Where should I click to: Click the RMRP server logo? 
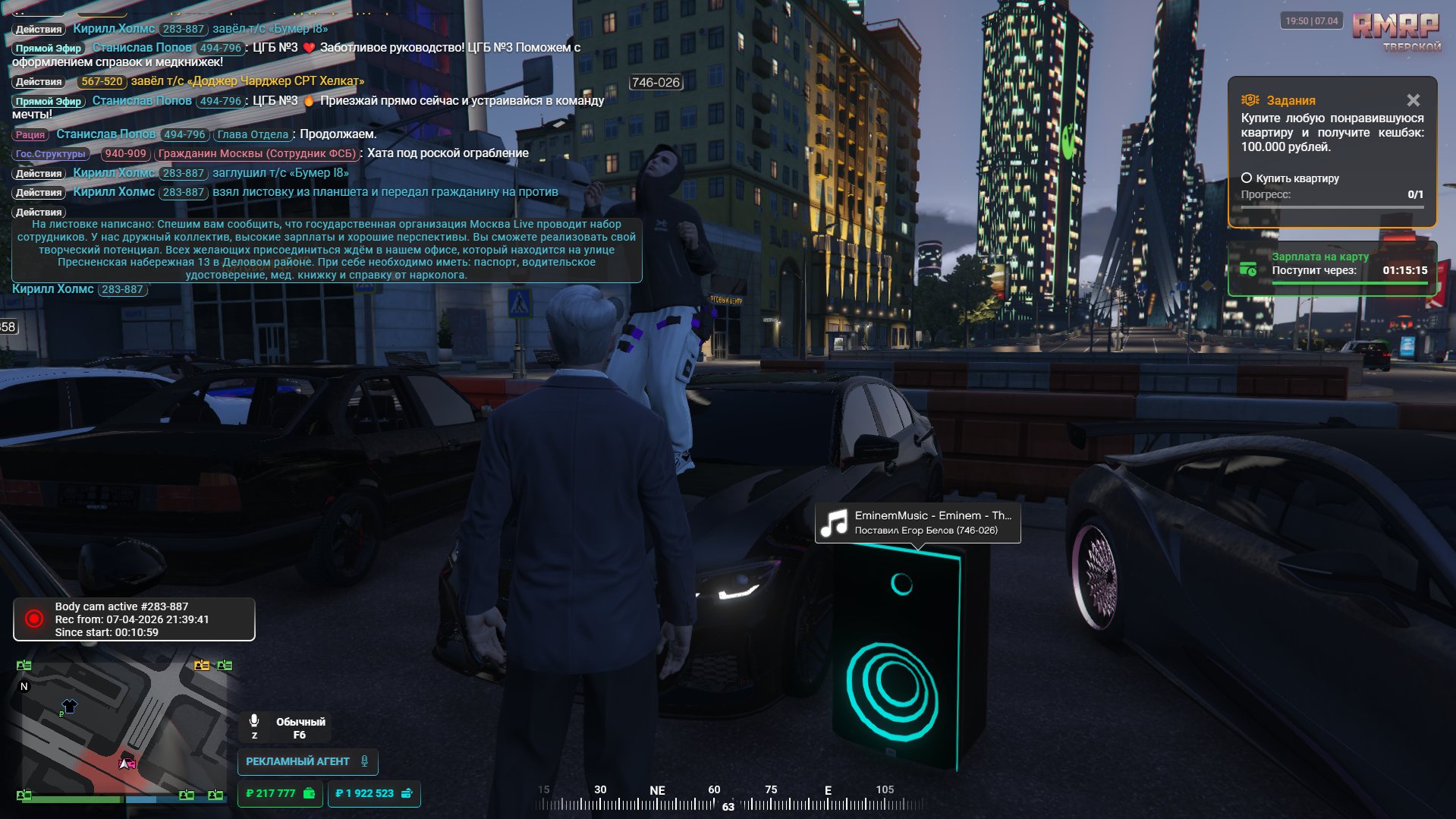pos(1395,29)
